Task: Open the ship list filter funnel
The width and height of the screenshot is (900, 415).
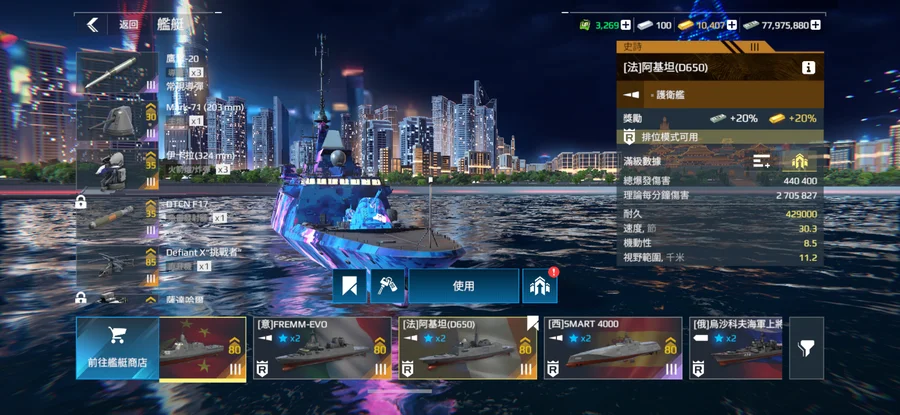Action: click(806, 348)
